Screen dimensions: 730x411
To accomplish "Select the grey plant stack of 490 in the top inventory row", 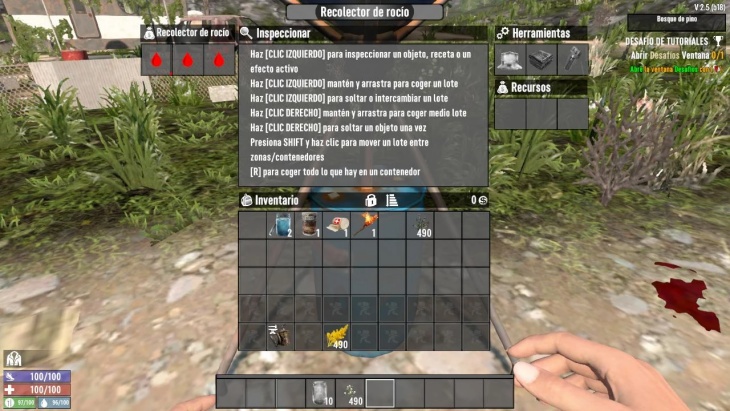I will click(x=420, y=225).
